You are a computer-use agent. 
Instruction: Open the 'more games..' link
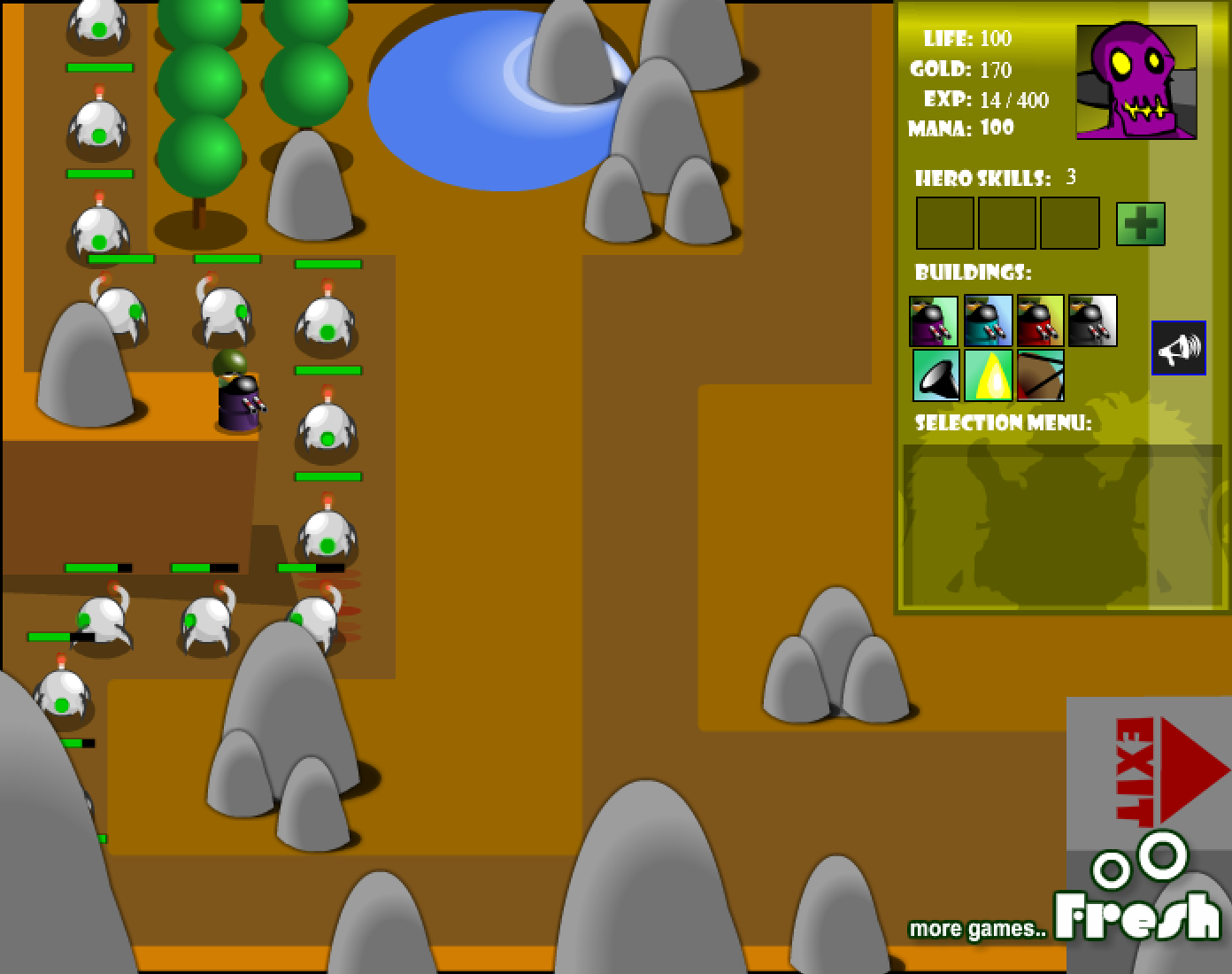(x=978, y=929)
